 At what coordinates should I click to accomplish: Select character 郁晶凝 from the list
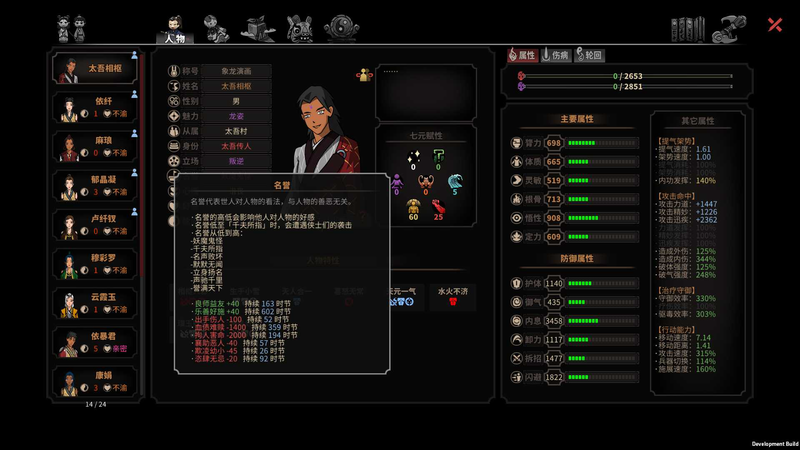click(x=96, y=186)
